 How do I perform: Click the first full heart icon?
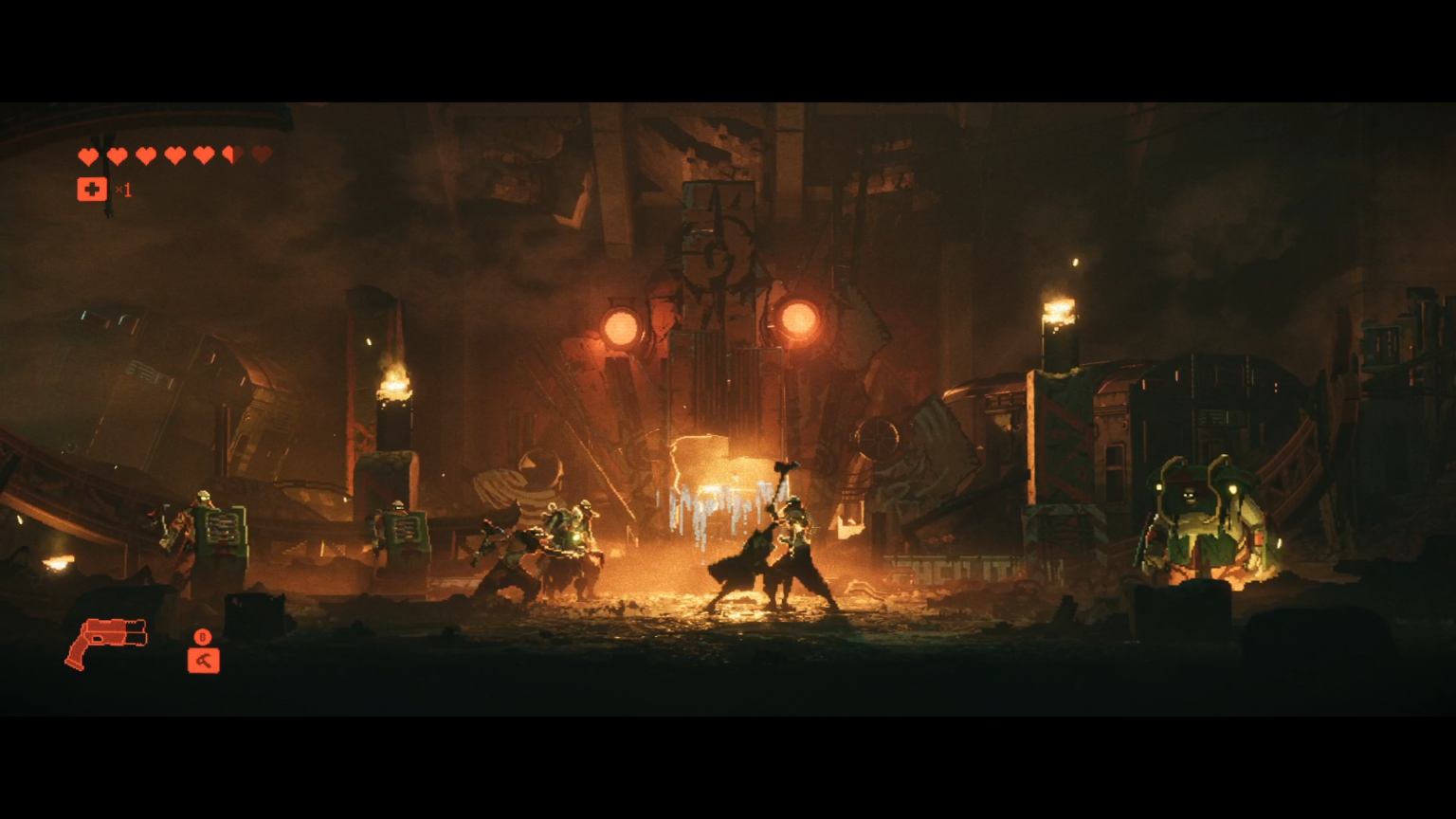coord(89,155)
